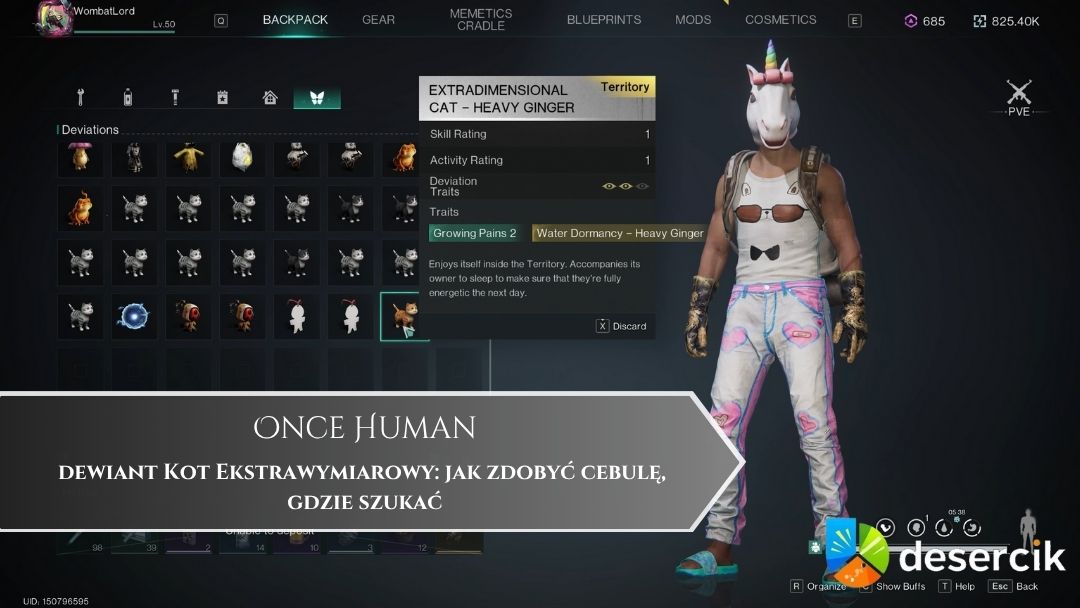Select the white crumpled bag deviation
Image resolution: width=1080 pixels, height=608 pixels.
click(x=242, y=158)
